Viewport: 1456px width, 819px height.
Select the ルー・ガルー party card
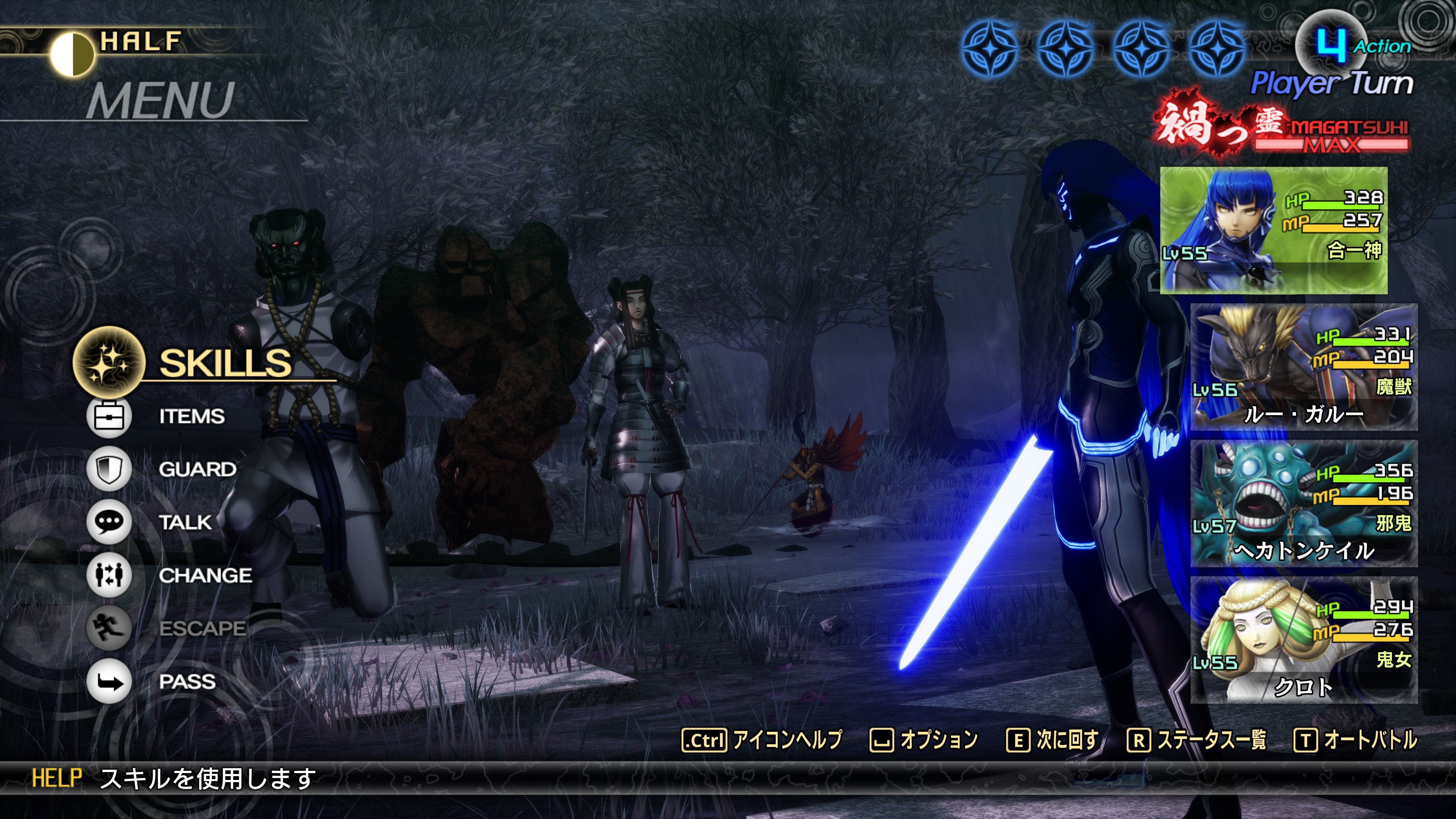tap(1304, 367)
